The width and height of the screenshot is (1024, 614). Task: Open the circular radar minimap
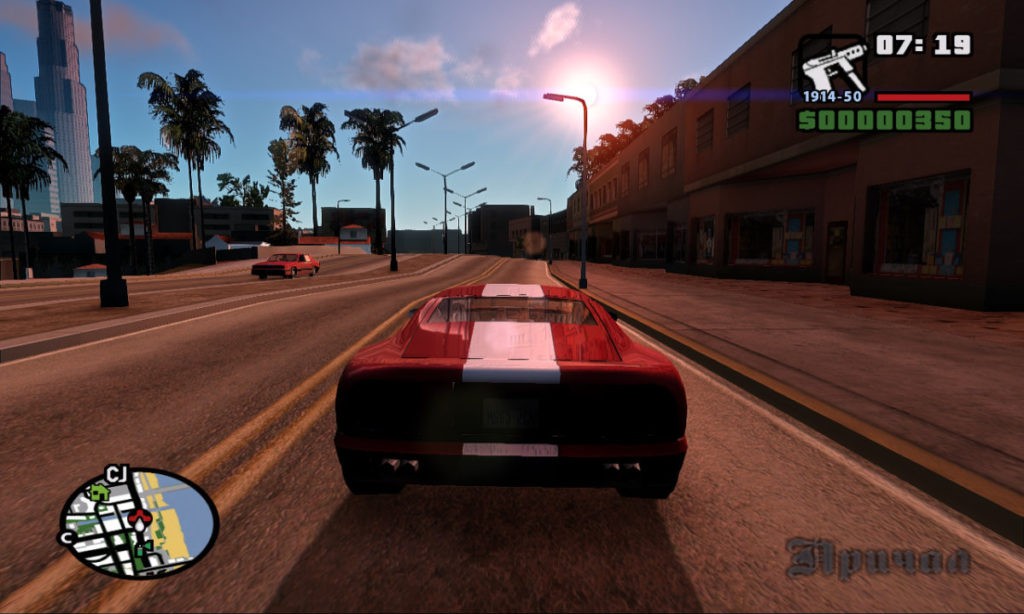pyautogui.click(x=138, y=523)
